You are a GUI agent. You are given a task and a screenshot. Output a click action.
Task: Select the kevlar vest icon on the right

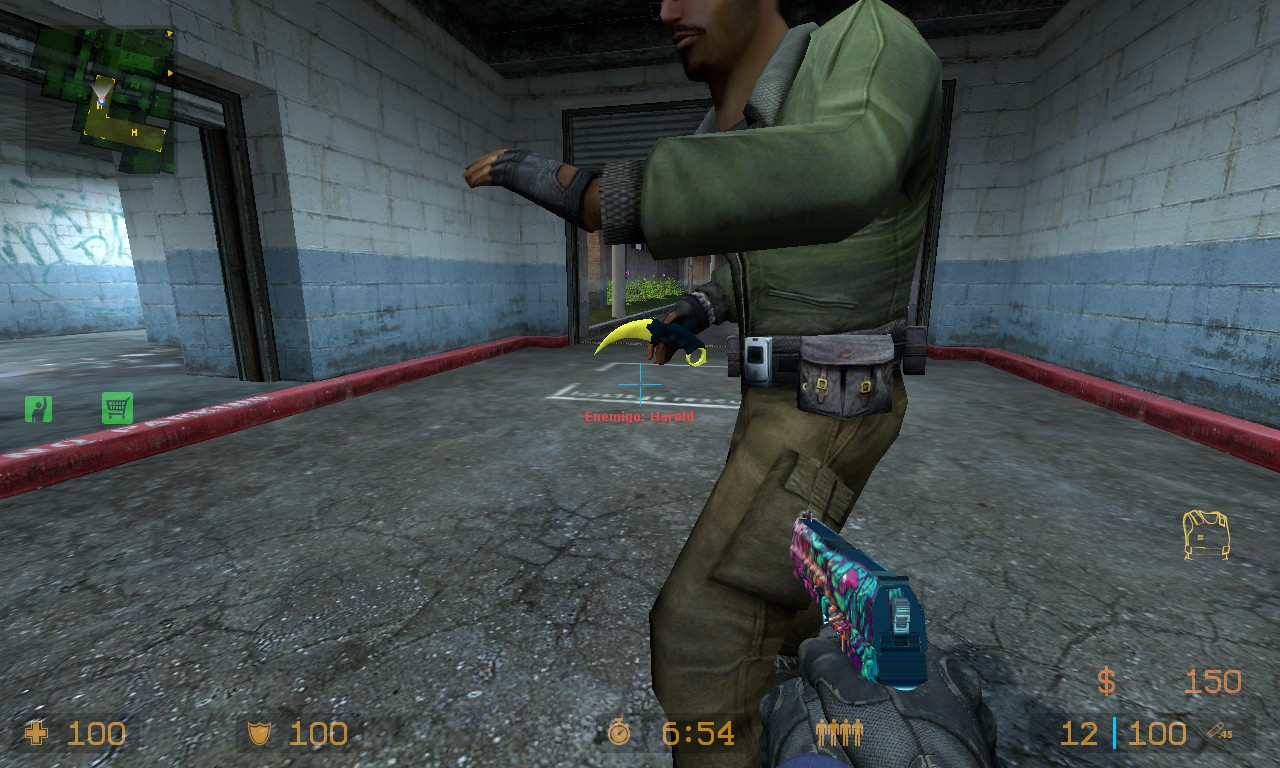point(1207,535)
